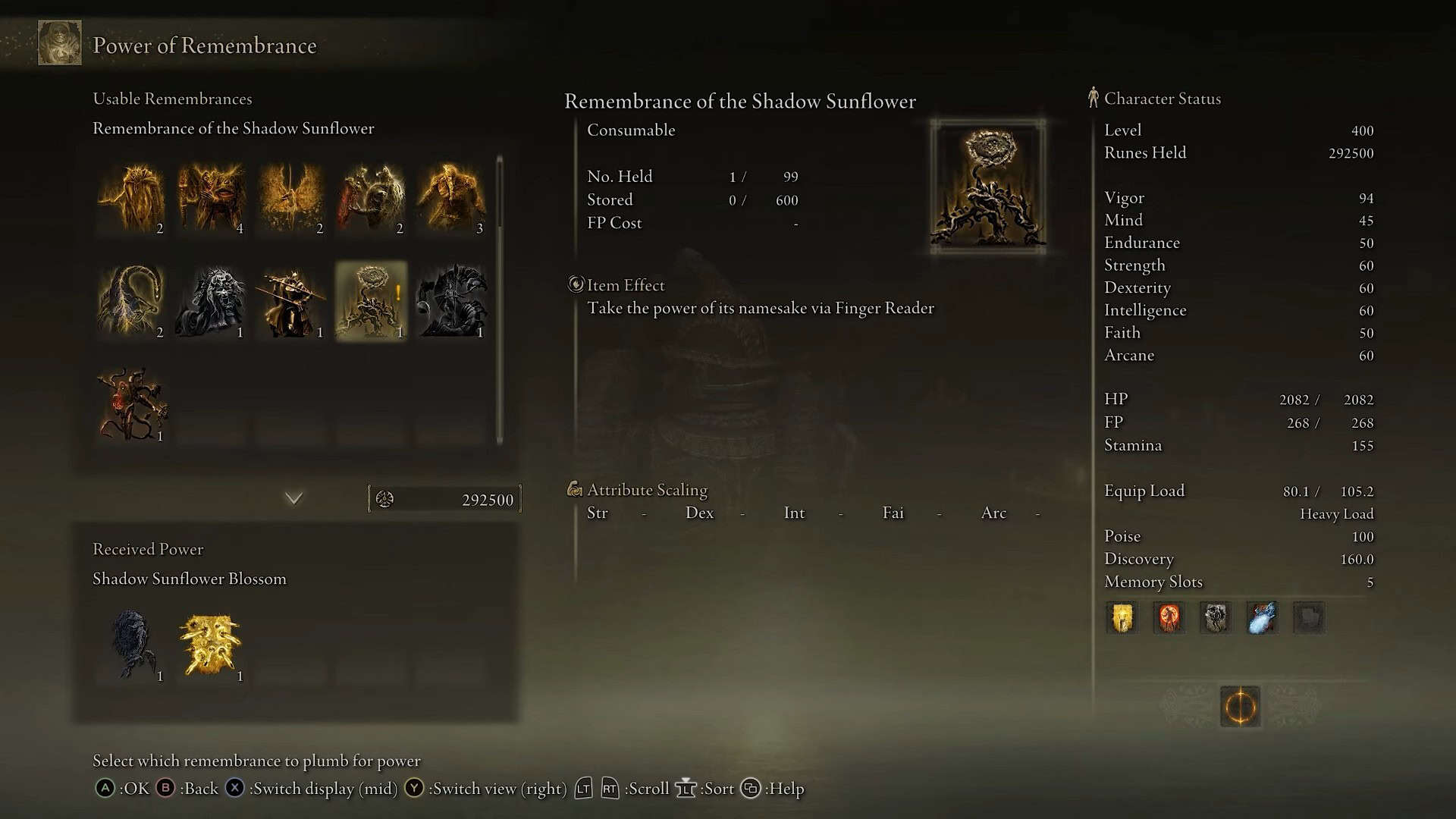Pick the red tentacled creature remembrance
Image resolution: width=1456 pixels, height=819 pixels.
(131, 404)
